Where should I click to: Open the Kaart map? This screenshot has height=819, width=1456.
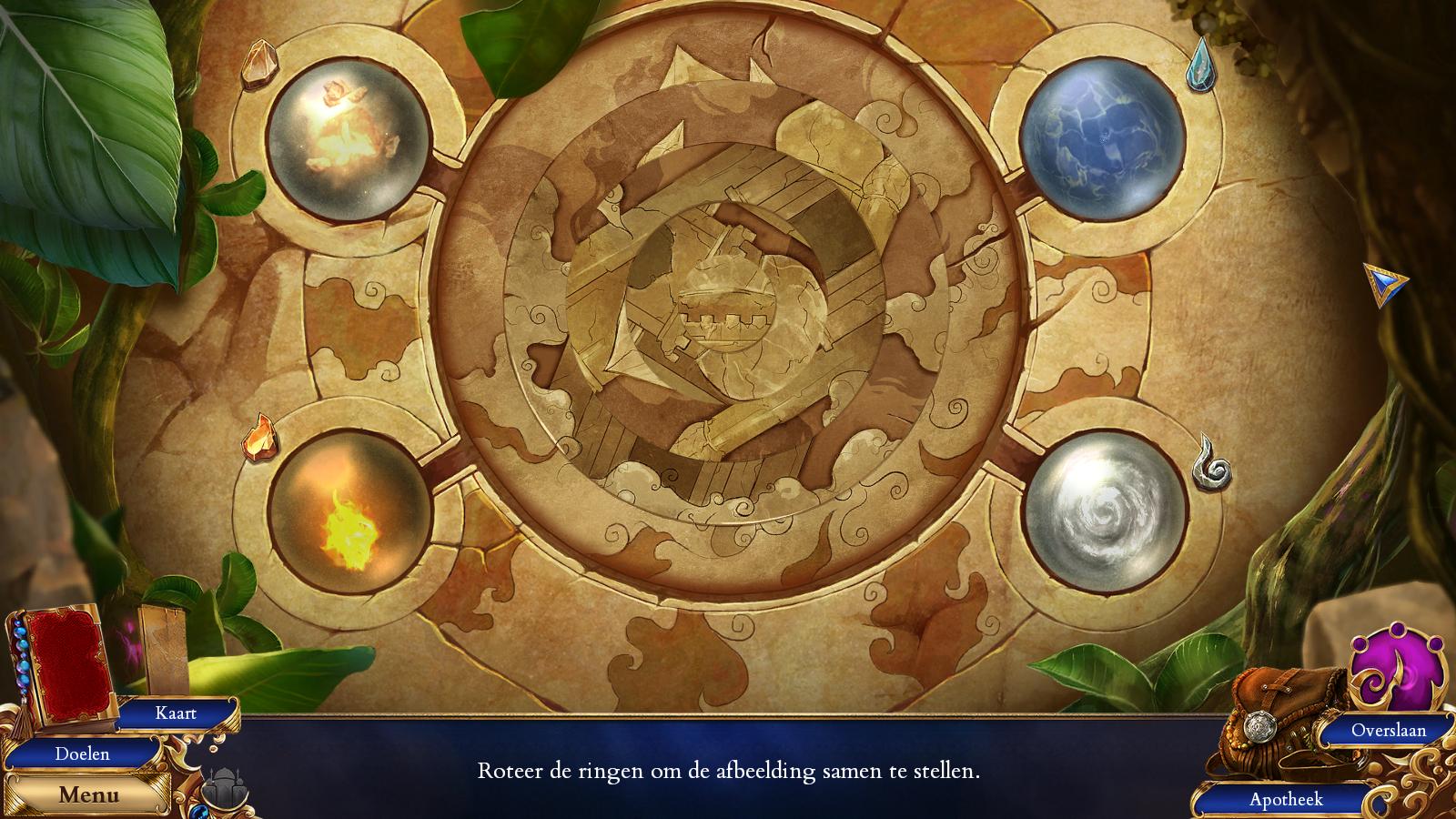(x=176, y=713)
